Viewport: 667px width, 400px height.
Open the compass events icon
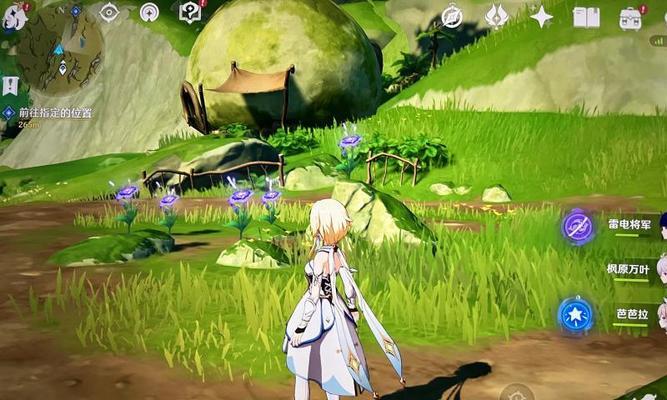452,16
